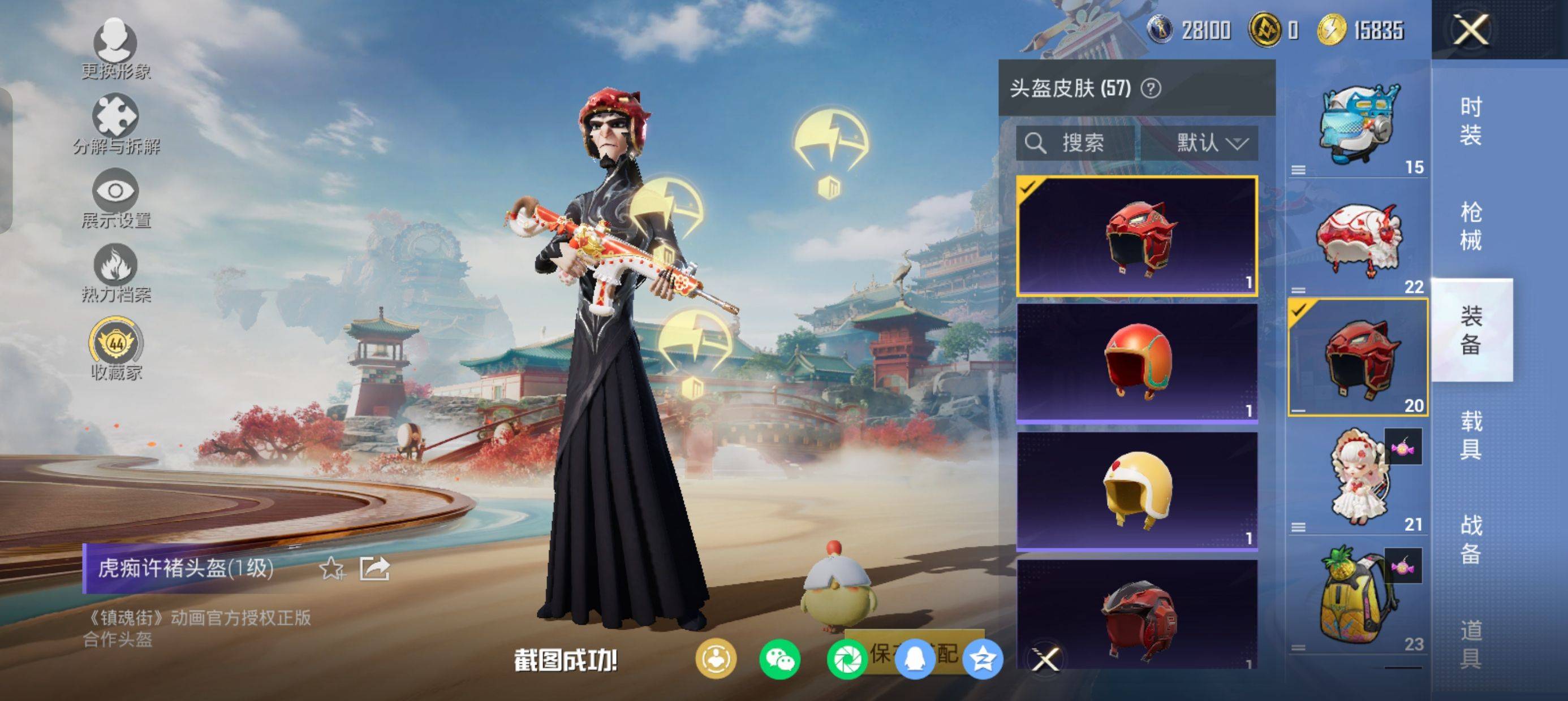
Task: Share the 虎痴许褚头盔 helmet skin
Action: pyautogui.click(x=374, y=569)
